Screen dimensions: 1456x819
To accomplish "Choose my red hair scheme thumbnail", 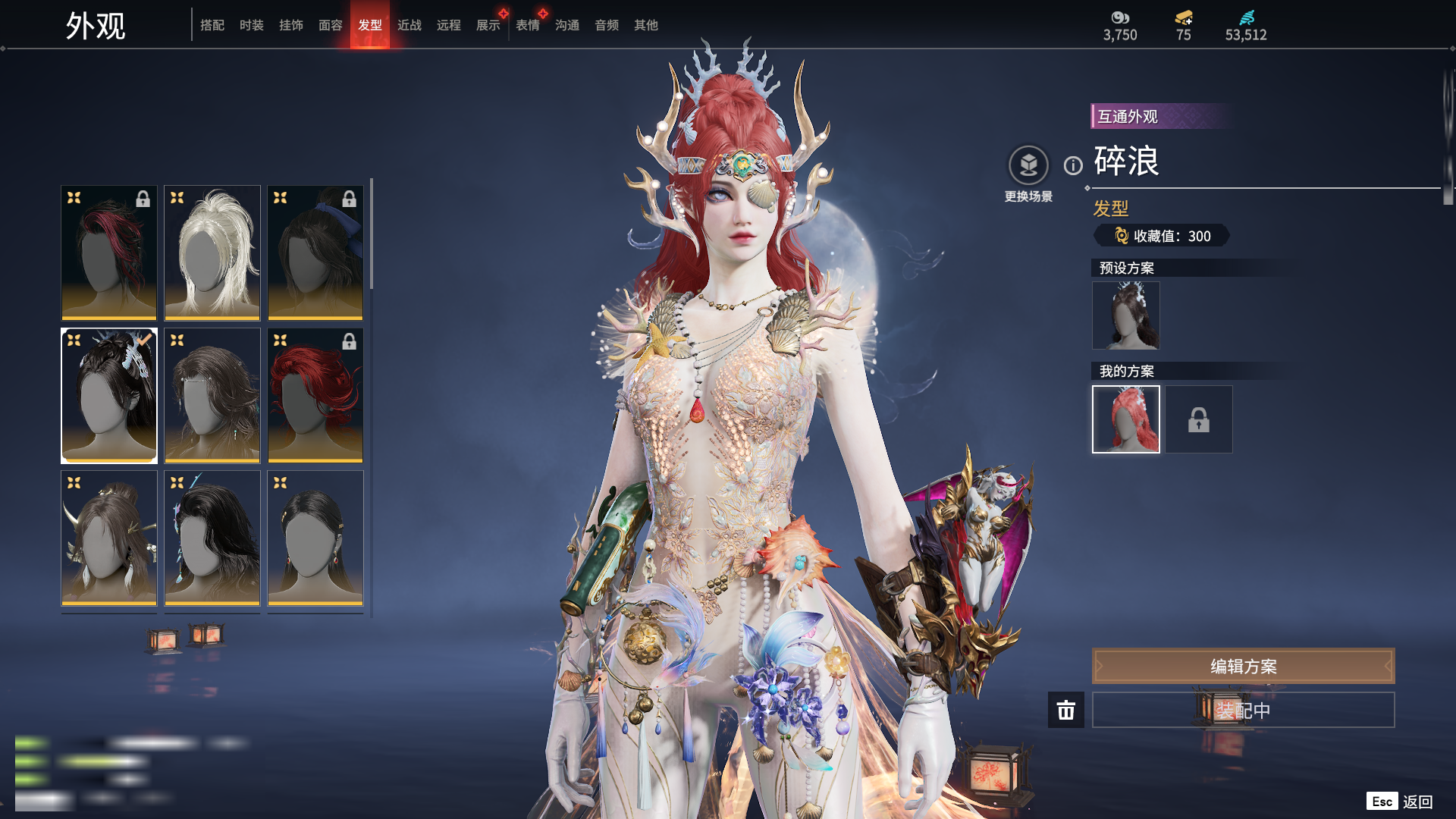I will (1126, 419).
